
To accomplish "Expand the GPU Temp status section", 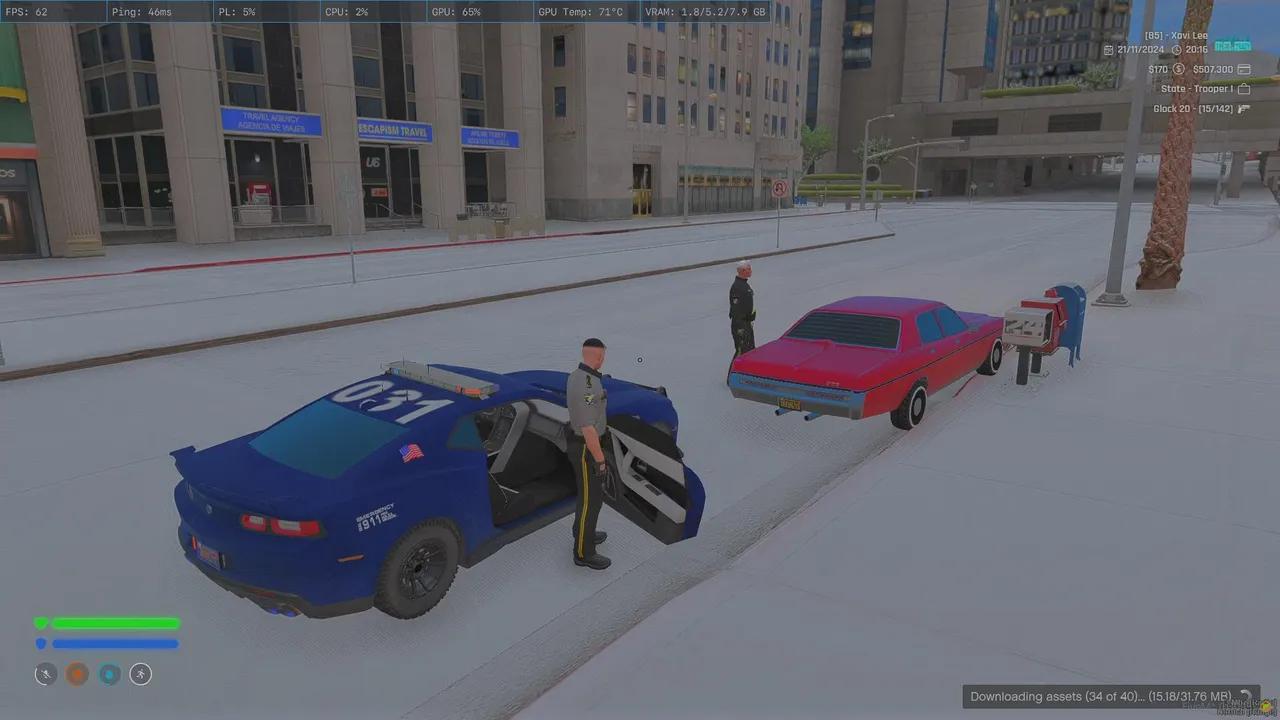I will coord(581,12).
